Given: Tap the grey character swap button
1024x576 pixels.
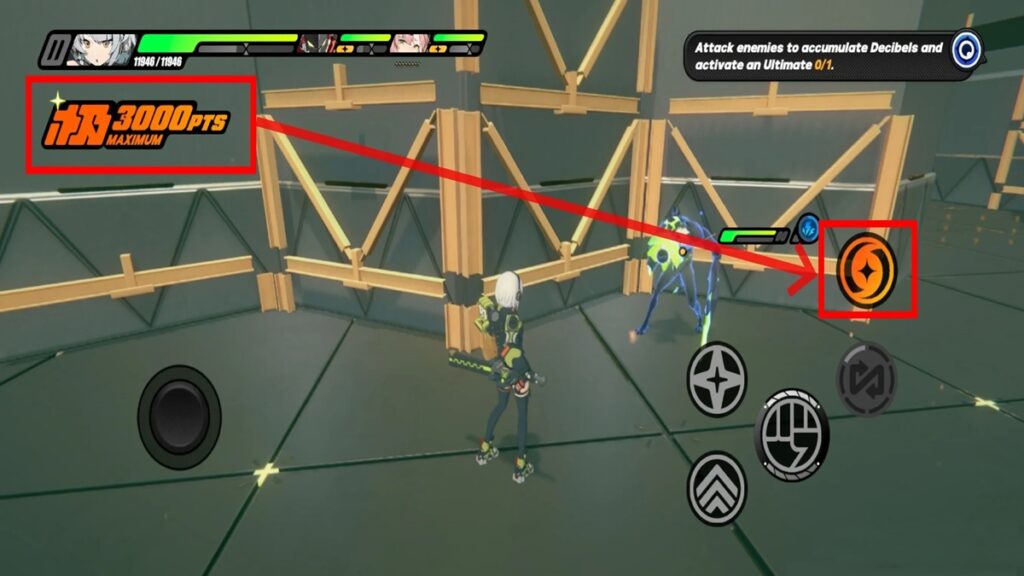Looking at the screenshot, I should click(x=866, y=379).
